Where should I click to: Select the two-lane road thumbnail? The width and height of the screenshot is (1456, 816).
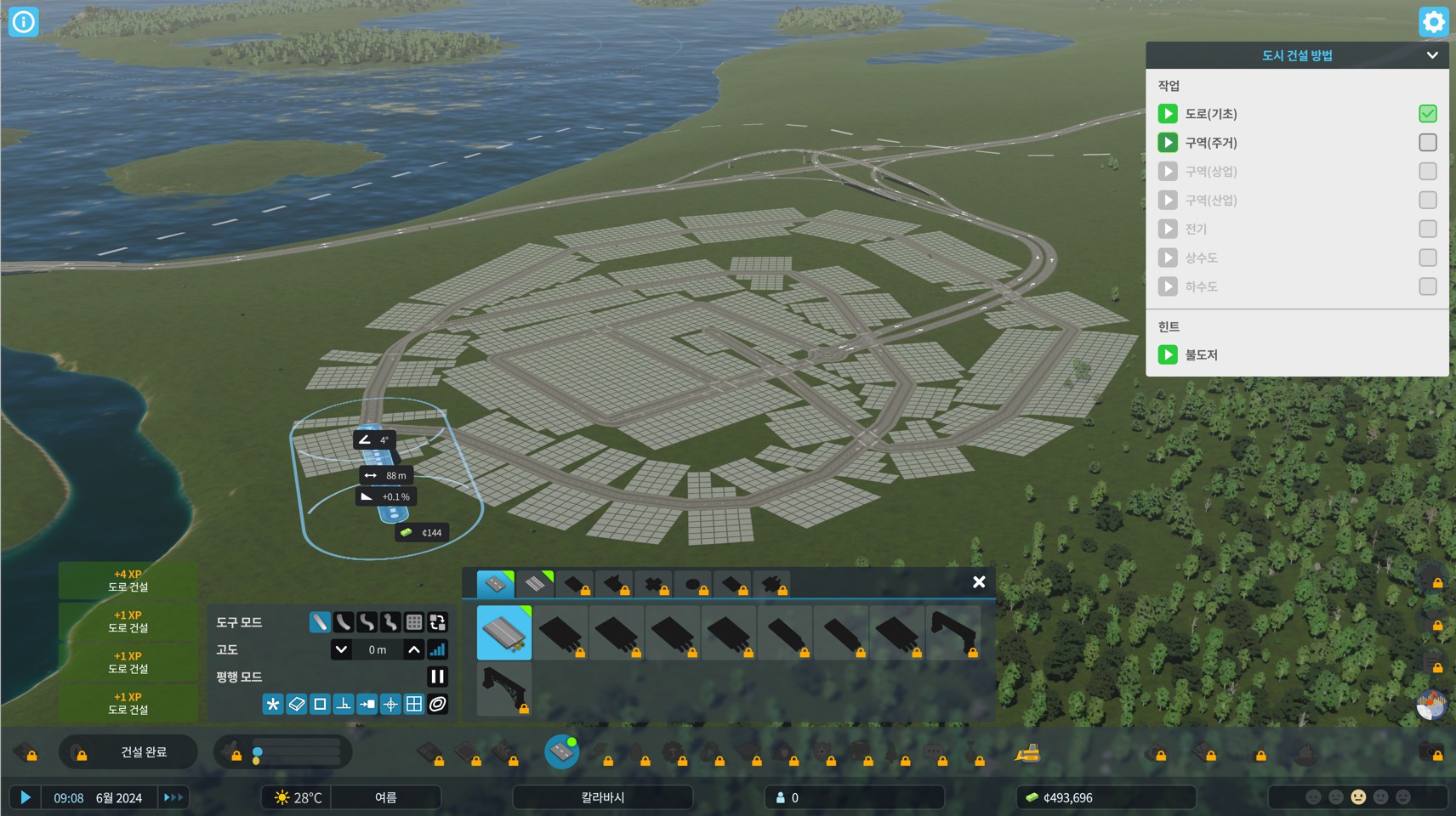504,632
